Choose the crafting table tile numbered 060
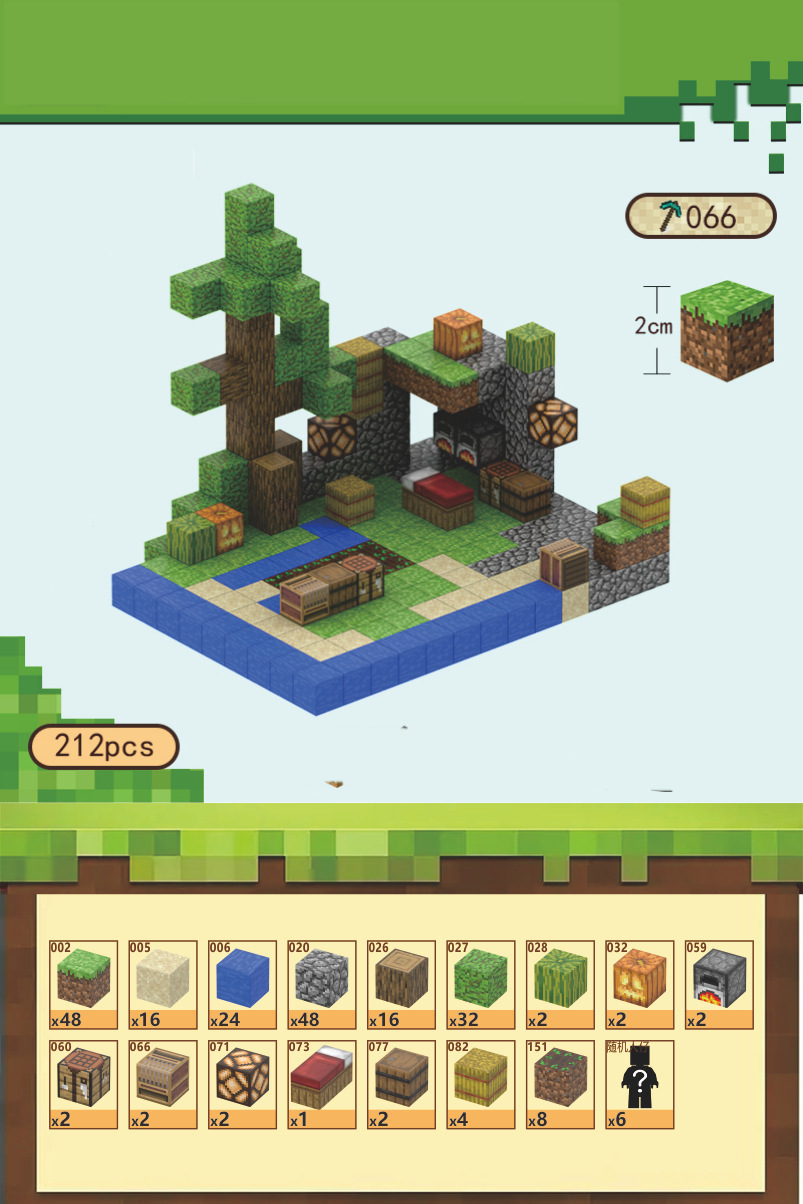Screen dimensions: 803x1204 pyautogui.click(x=84, y=1085)
